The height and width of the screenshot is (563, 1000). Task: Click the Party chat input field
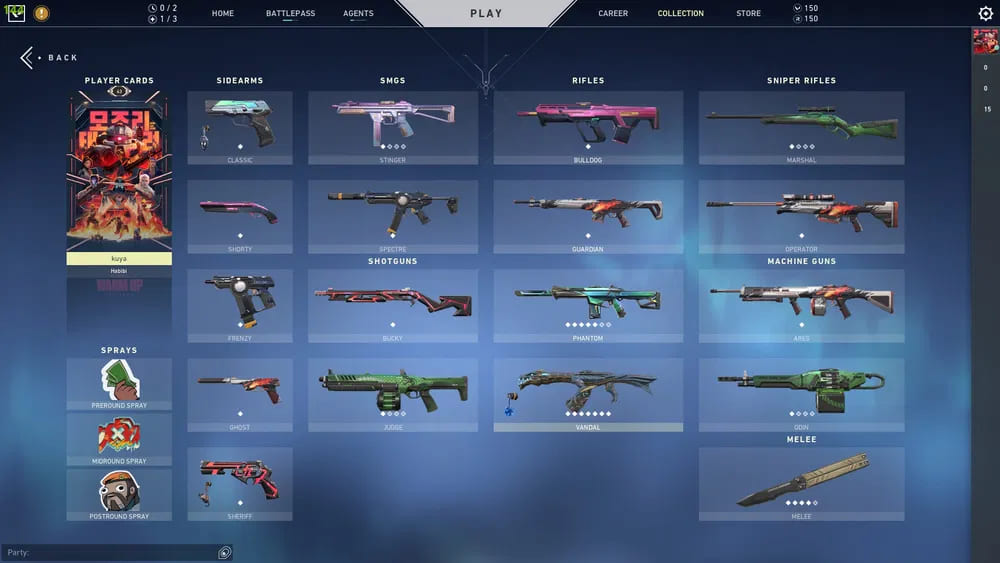pyautogui.click(x=110, y=552)
